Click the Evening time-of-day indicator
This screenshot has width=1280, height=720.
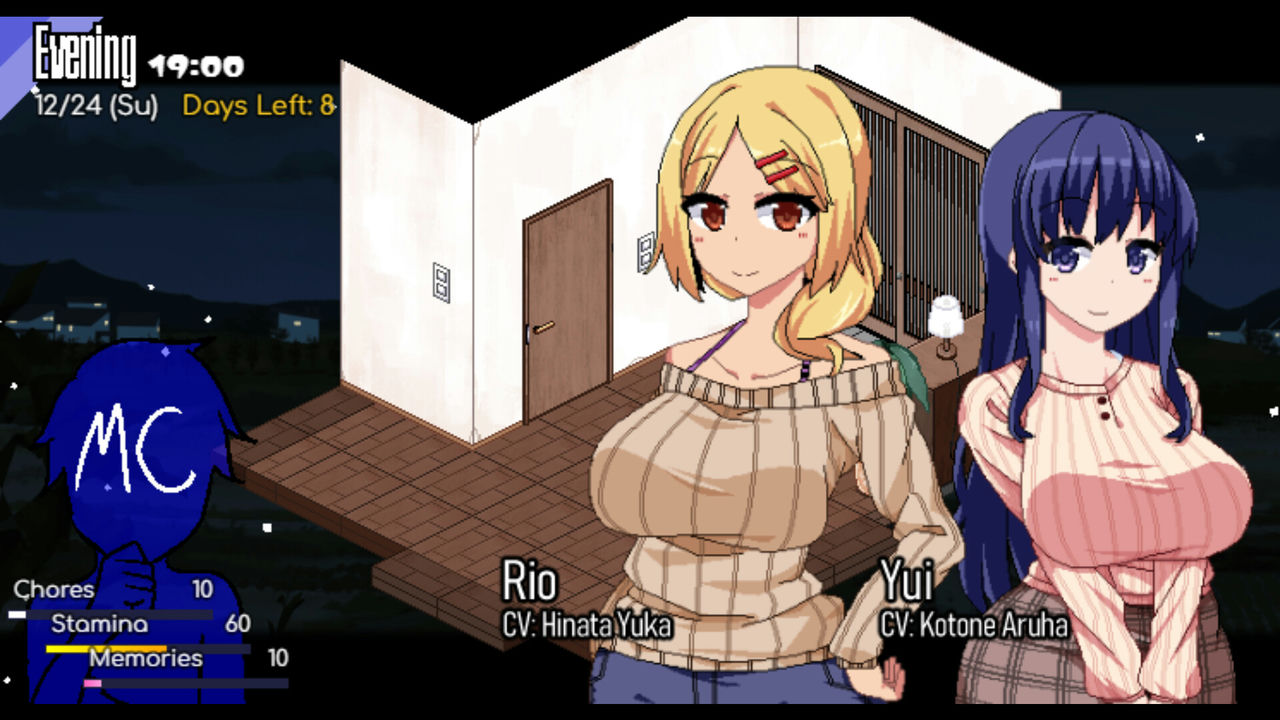(x=85, y=52)
